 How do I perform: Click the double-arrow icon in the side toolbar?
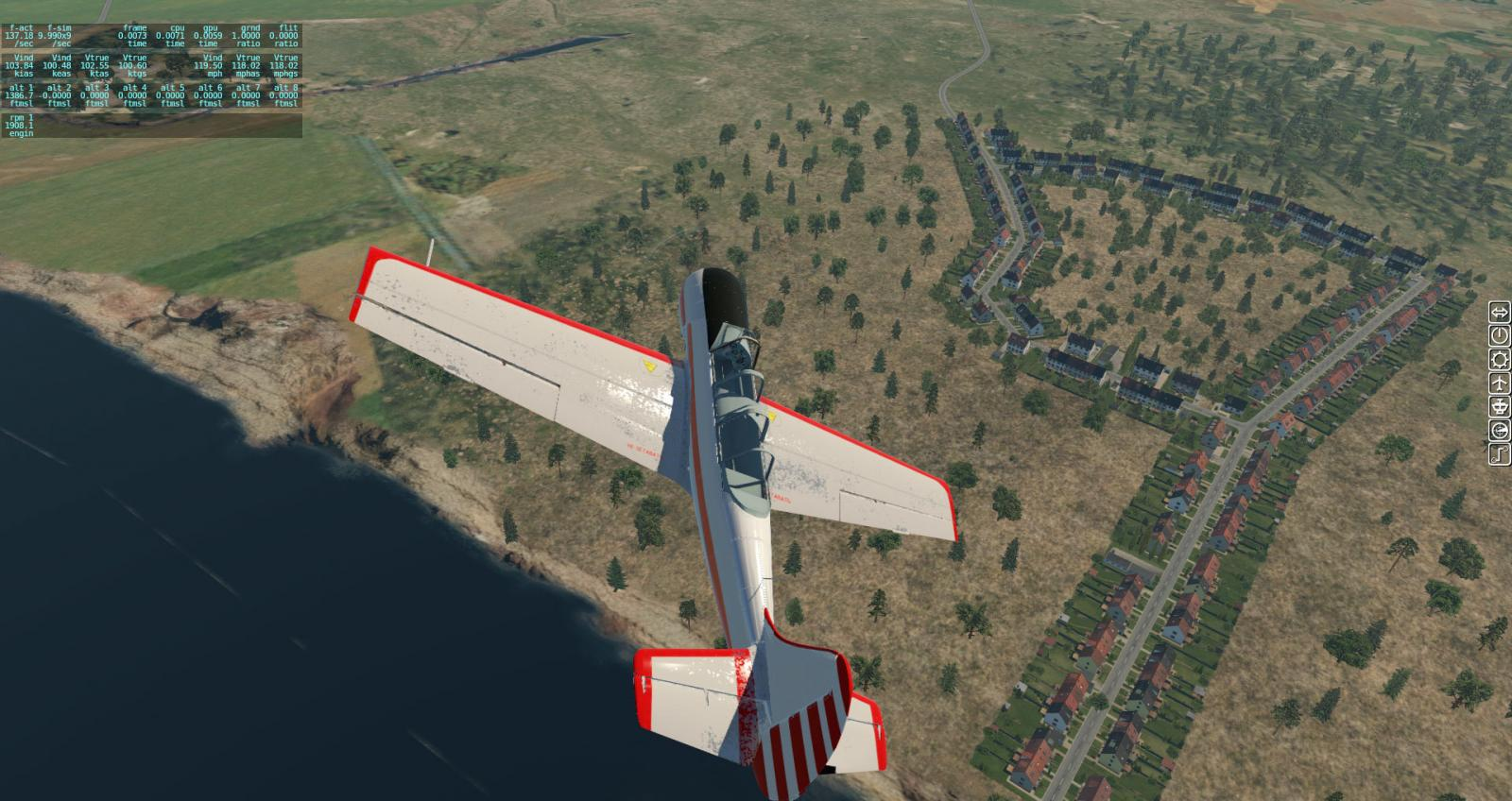tap(1500, 312)
